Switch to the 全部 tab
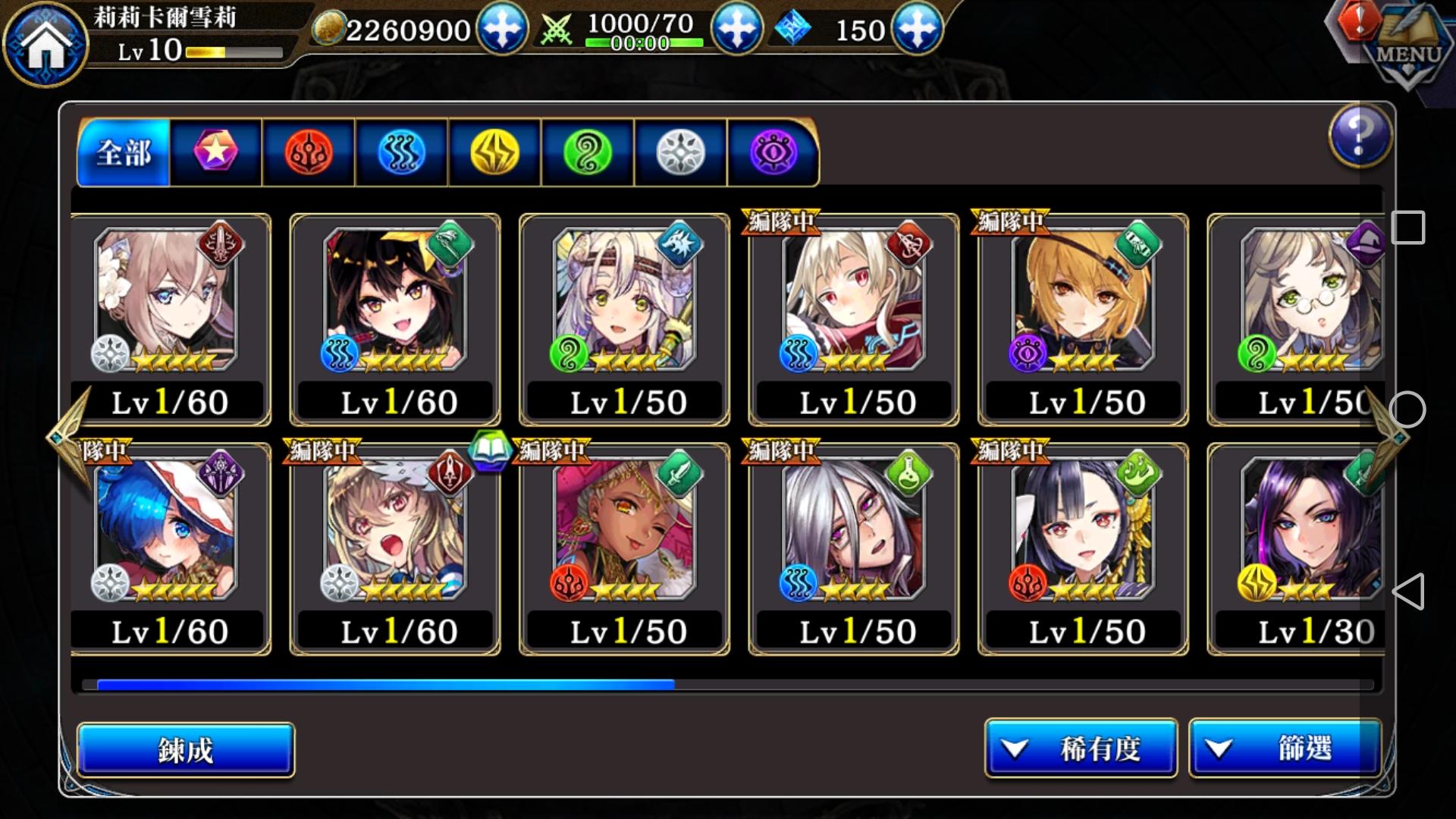This screenshot has width=1456, height=819. point(121,152)
